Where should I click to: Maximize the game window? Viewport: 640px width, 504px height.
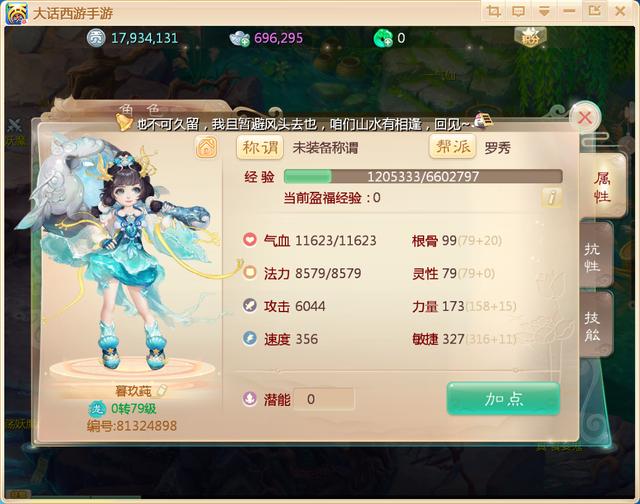[594, 11]
